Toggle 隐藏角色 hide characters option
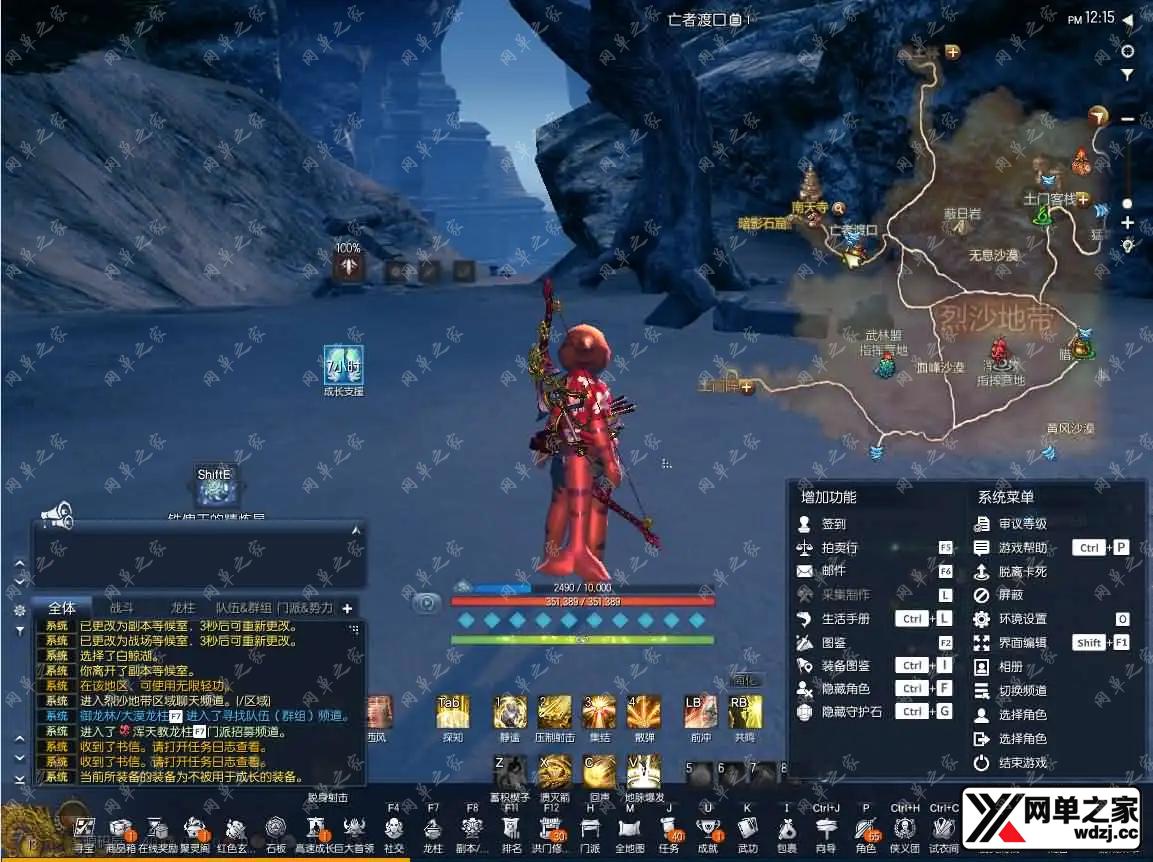Image resolution: width=1153 pixels, height=862 pixels. tap(845, 689)
